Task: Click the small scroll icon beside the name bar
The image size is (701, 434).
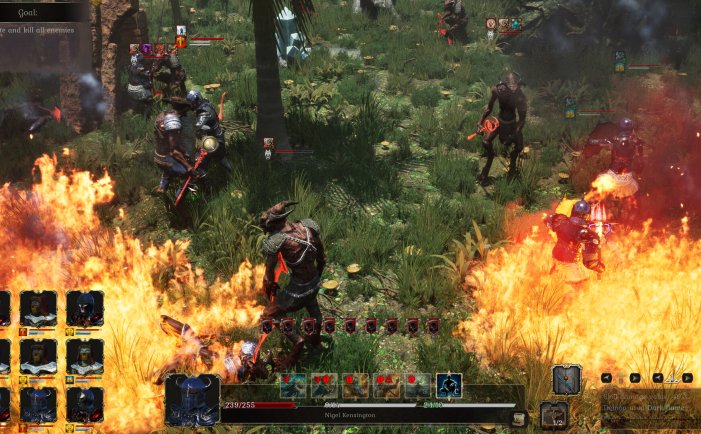Action: (x=518, y=419)
